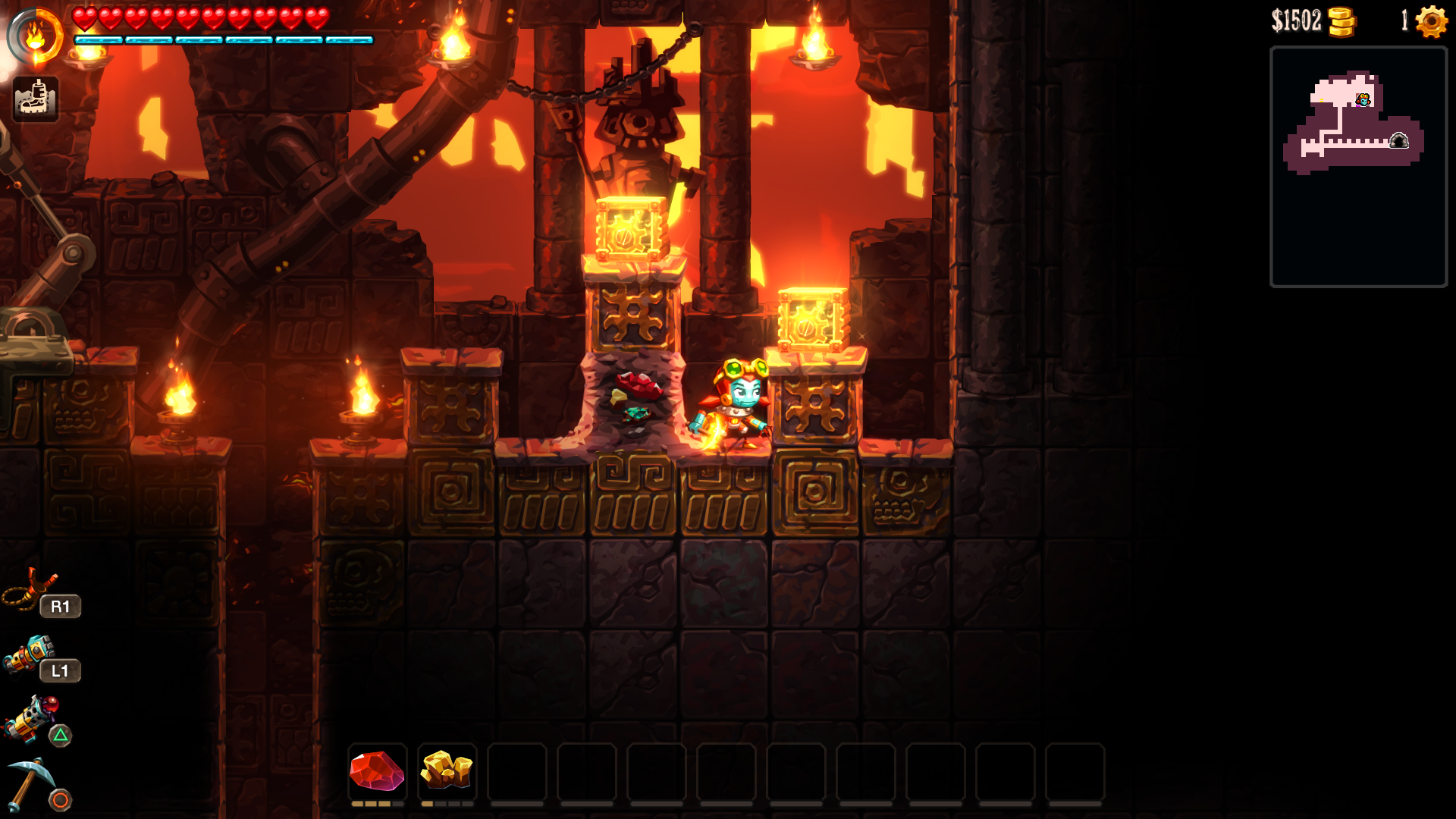Select the red-tipped grenade launcher tool
The width and height of the screenshot is (1456, 819).
coord(32,718)
